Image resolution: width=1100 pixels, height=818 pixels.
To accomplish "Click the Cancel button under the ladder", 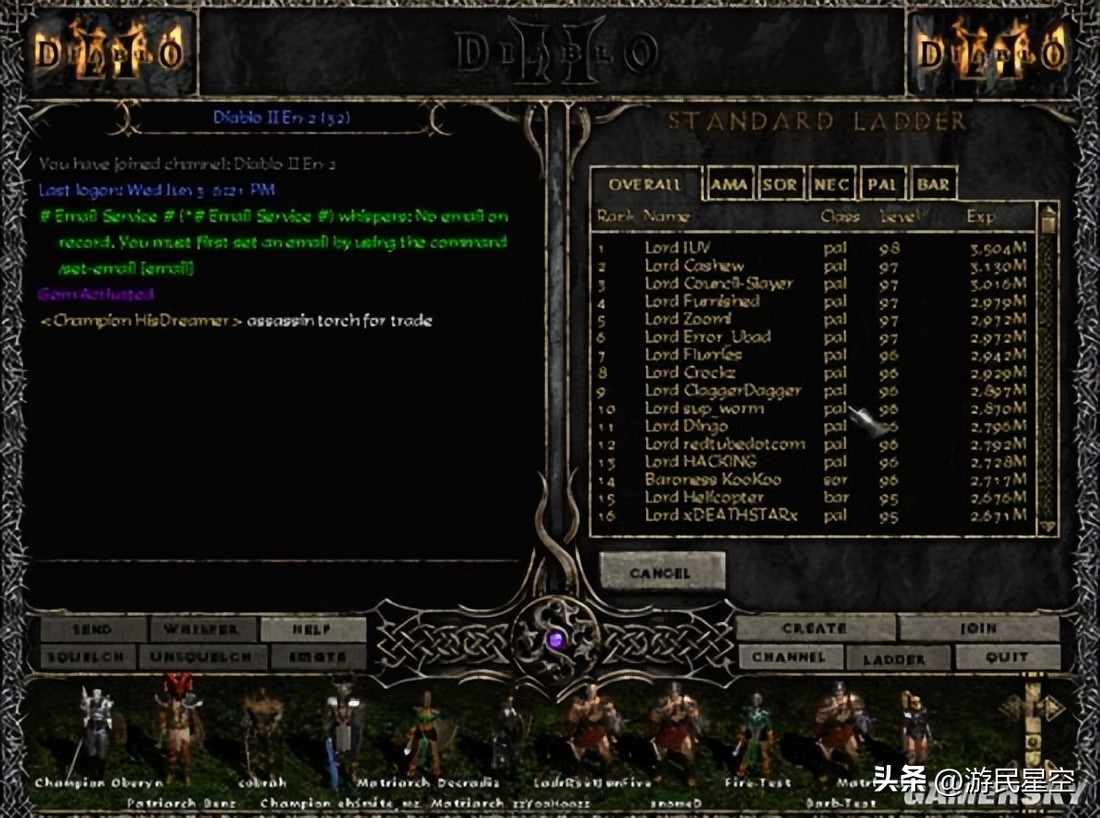I will coord(661,573).
